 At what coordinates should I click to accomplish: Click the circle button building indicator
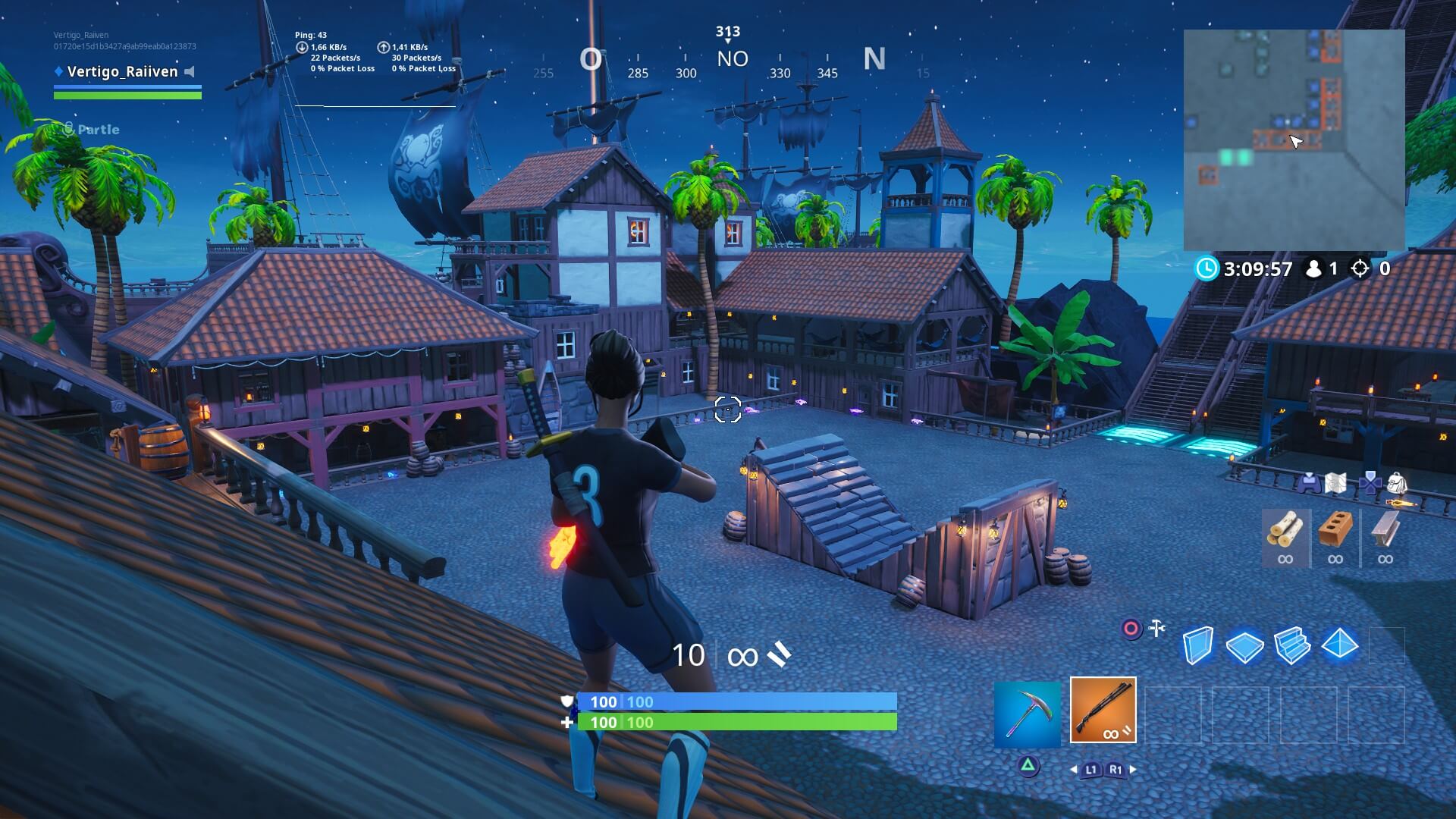1131,628
